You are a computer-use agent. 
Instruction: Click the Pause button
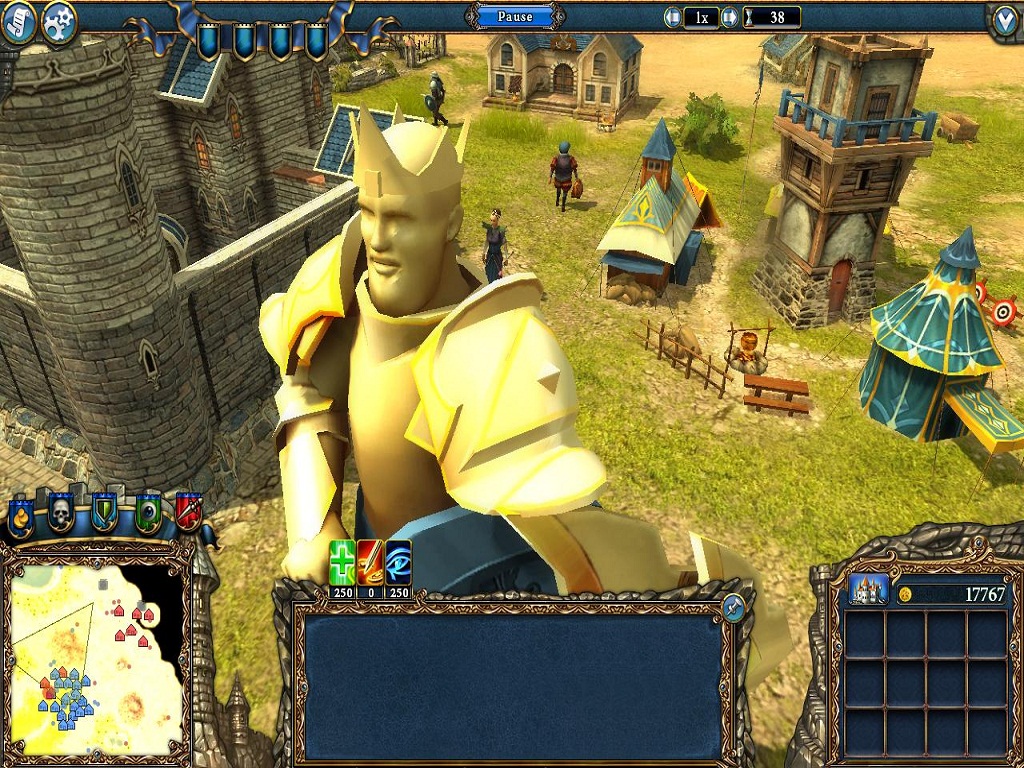515,17
